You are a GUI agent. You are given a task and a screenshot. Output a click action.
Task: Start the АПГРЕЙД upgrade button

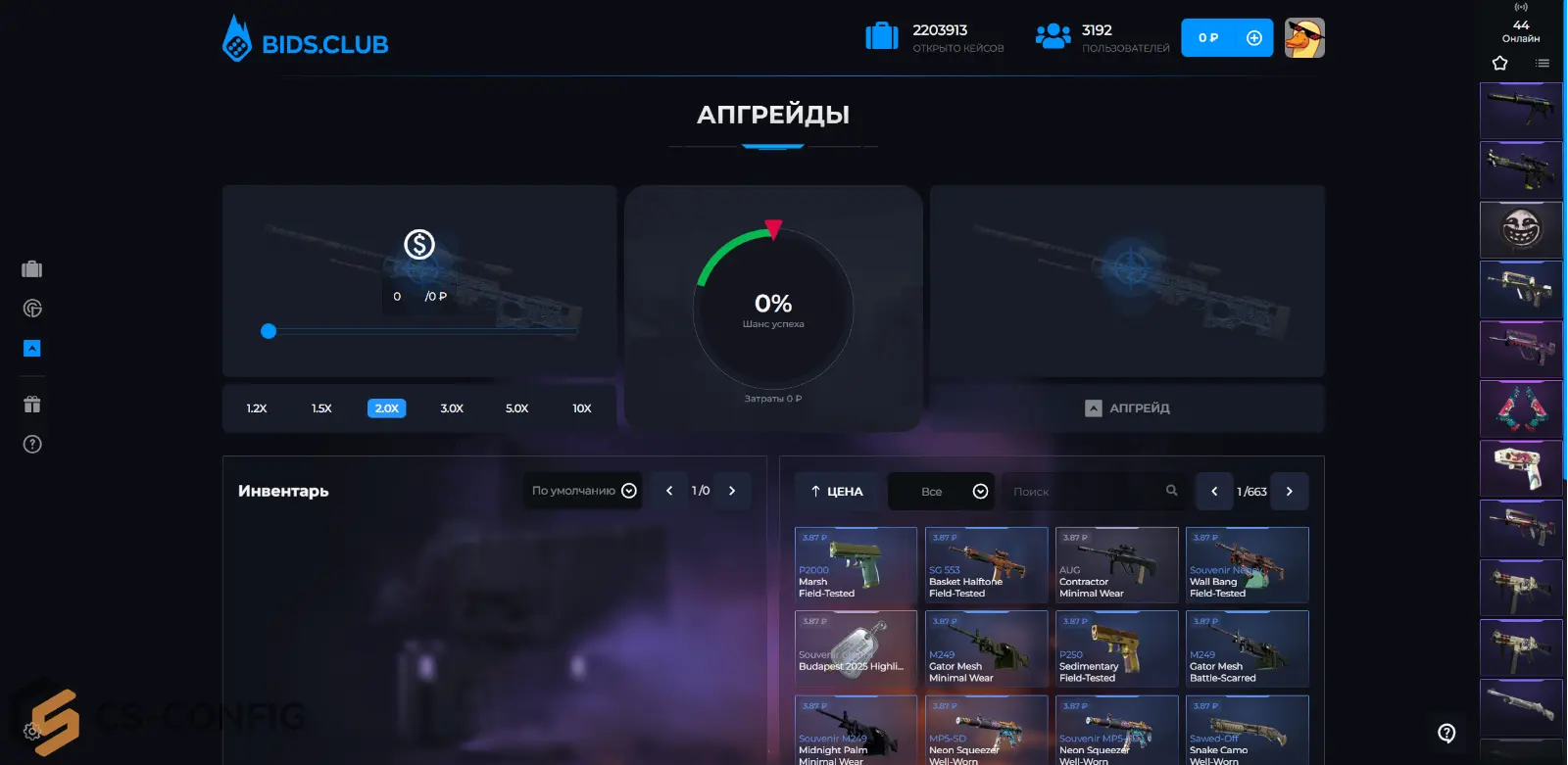[x=1127, y=408]
